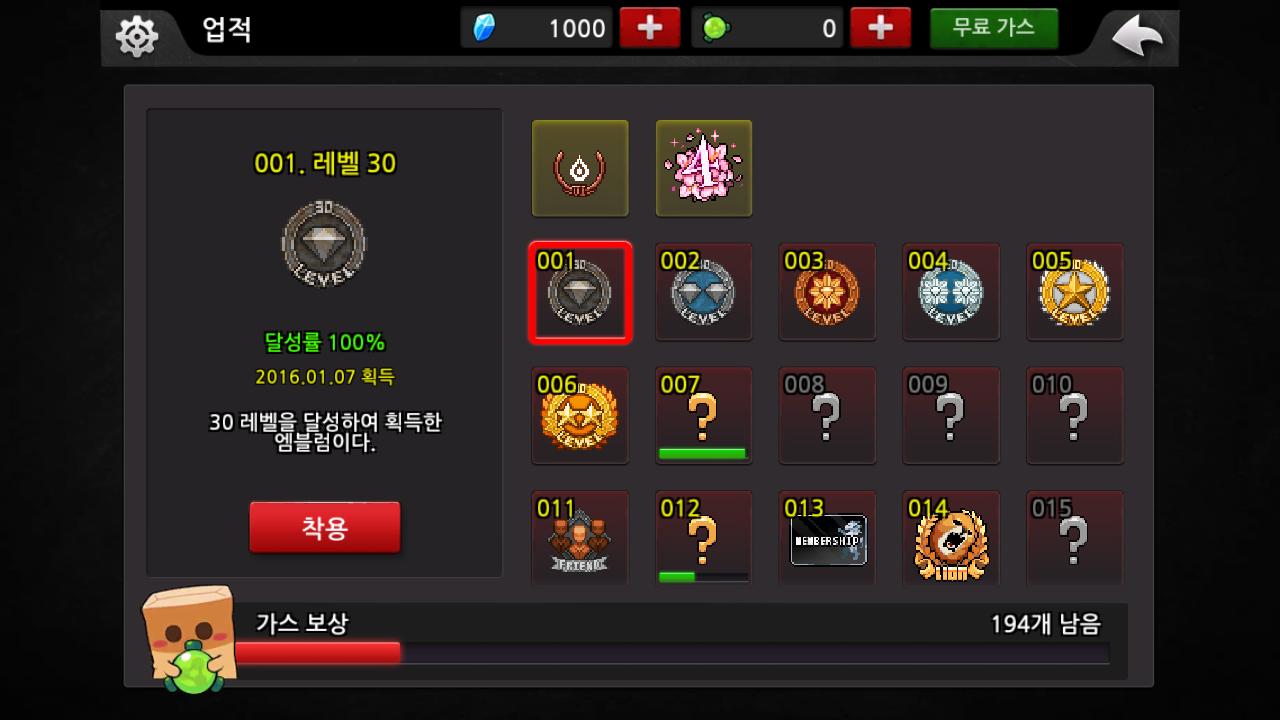Check locked achievement 012 progress

pos(704,538)
